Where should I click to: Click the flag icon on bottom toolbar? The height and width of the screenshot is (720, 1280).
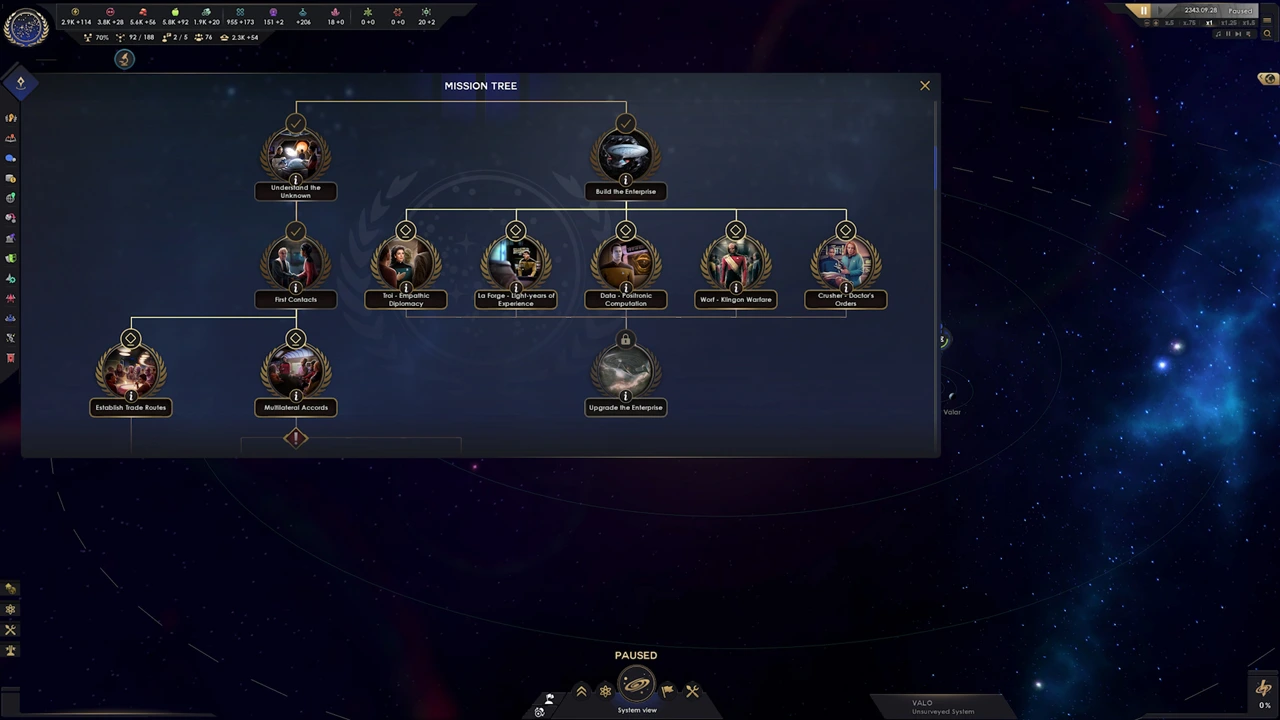coord(667,690)
